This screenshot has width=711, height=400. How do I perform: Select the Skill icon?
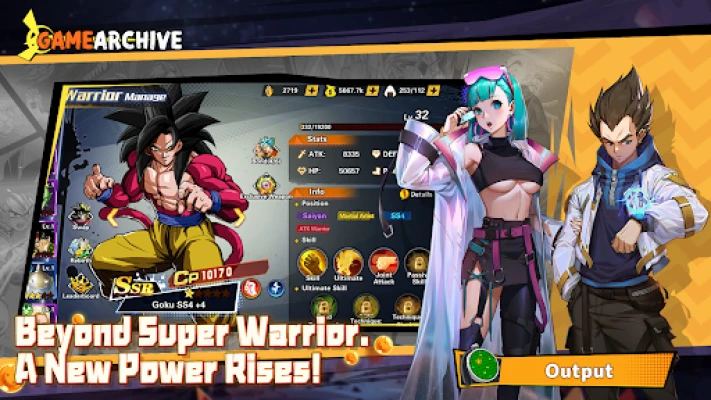[x=312, y=263]
